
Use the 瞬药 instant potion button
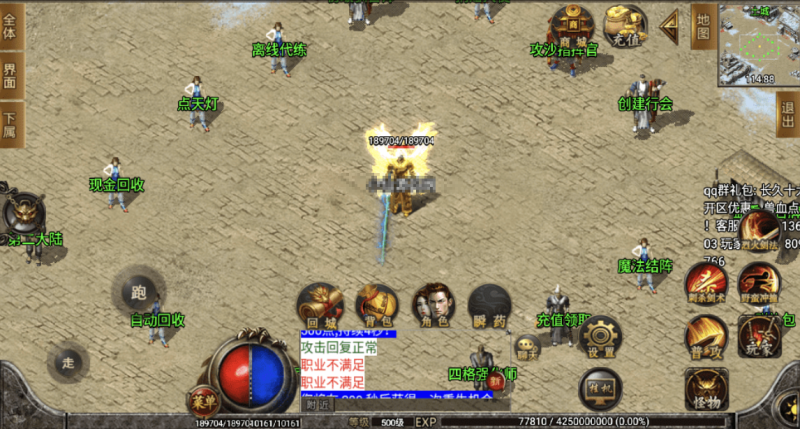click(489, 305)
